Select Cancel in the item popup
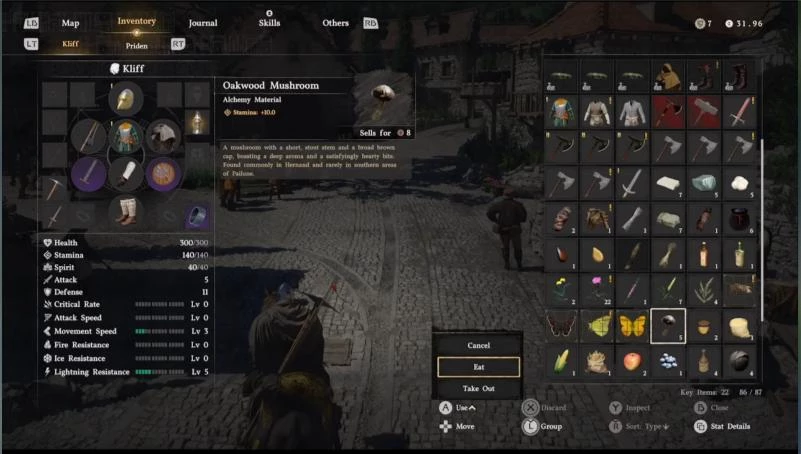Screen dimensions: 801x454 click(x=478, y=345)
